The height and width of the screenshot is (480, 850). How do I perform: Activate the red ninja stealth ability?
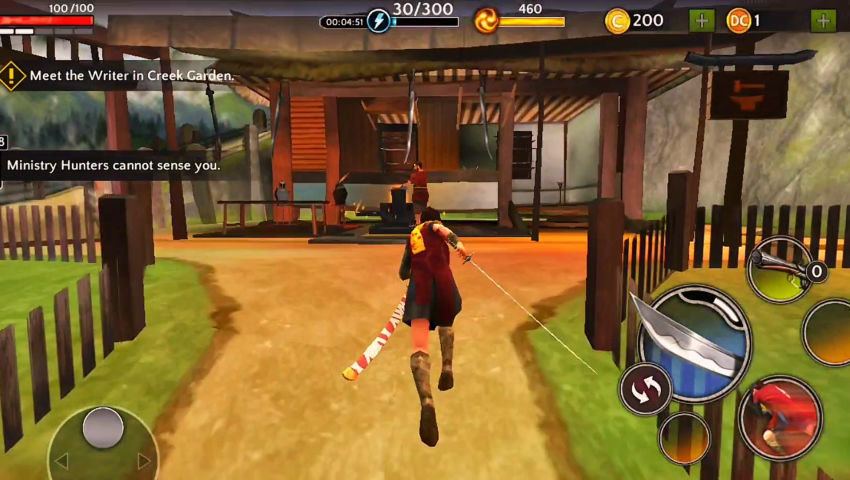pyautogui.click(x=780, y=417)
